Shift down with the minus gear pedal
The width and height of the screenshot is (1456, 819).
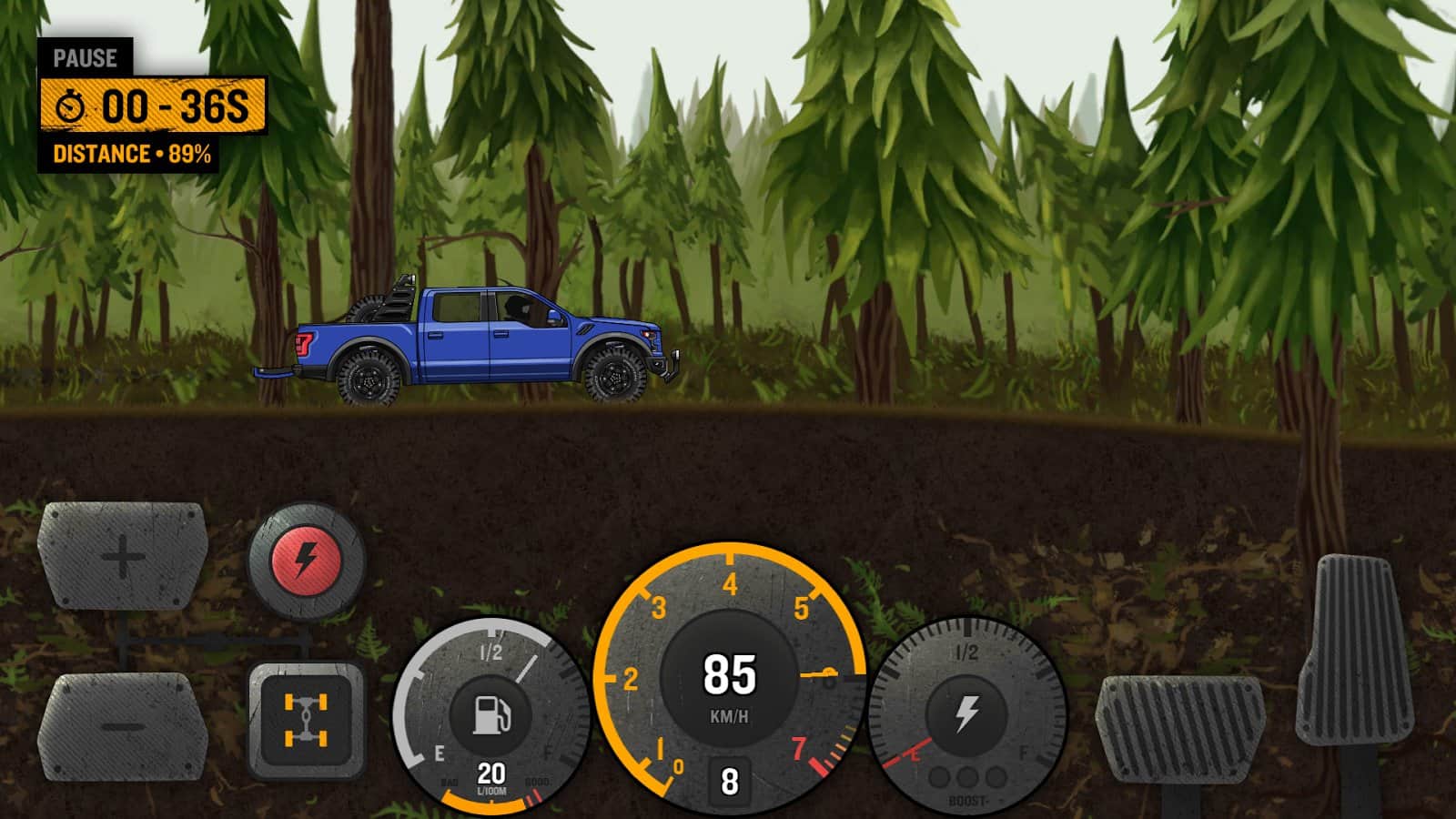click(121, 726)
